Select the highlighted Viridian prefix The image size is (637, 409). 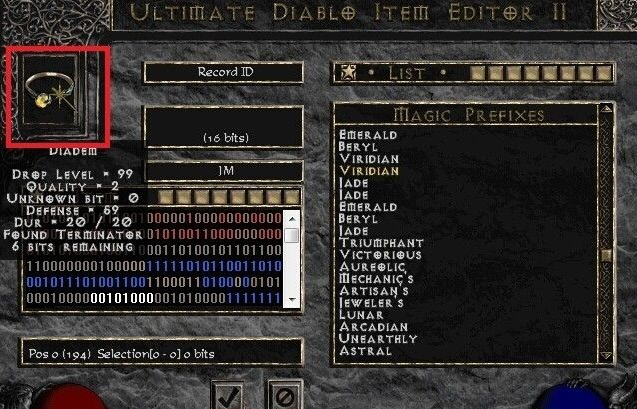coord(369,171)
